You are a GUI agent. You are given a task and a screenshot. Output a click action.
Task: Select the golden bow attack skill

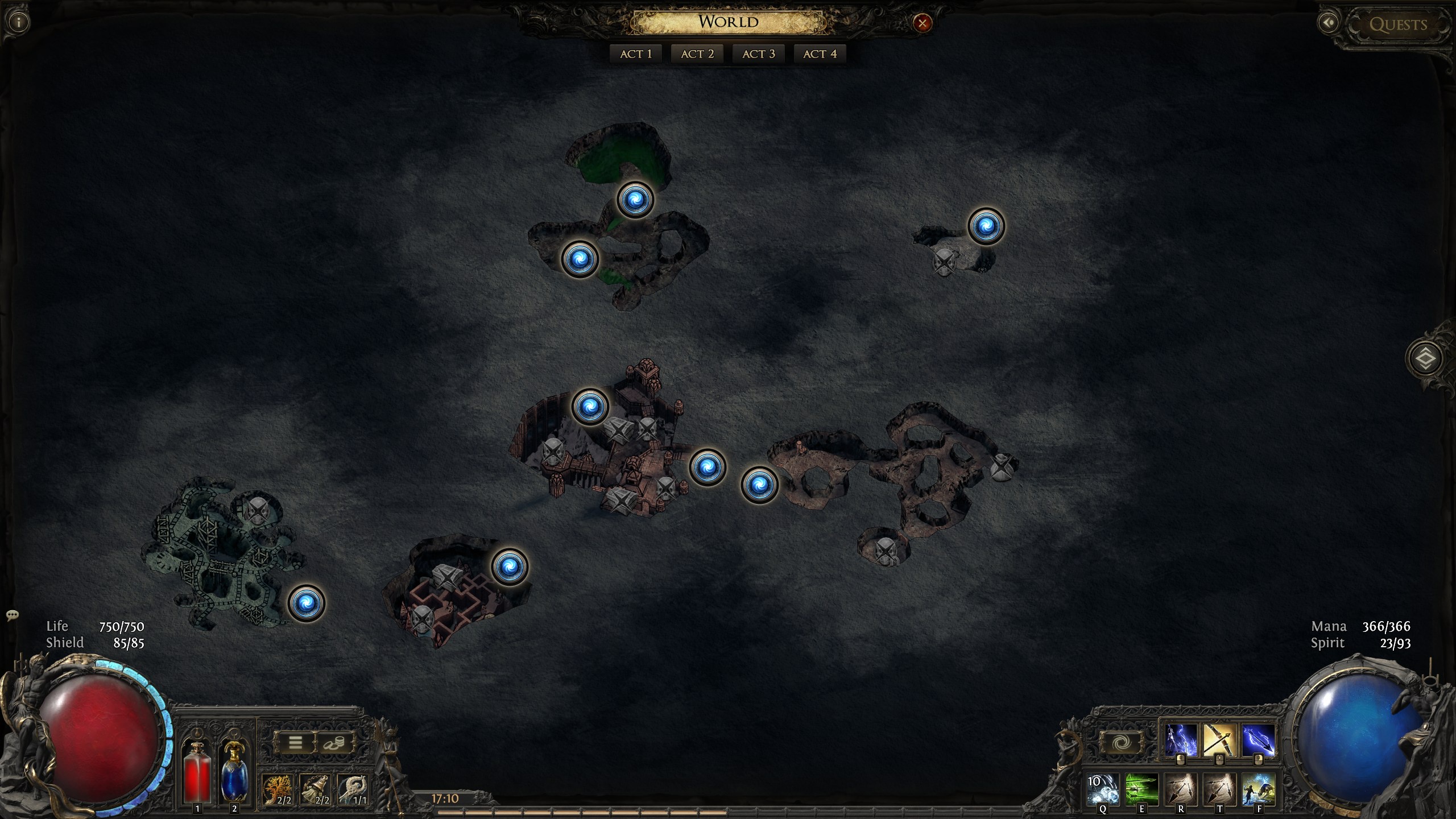tap(1219, 739)
